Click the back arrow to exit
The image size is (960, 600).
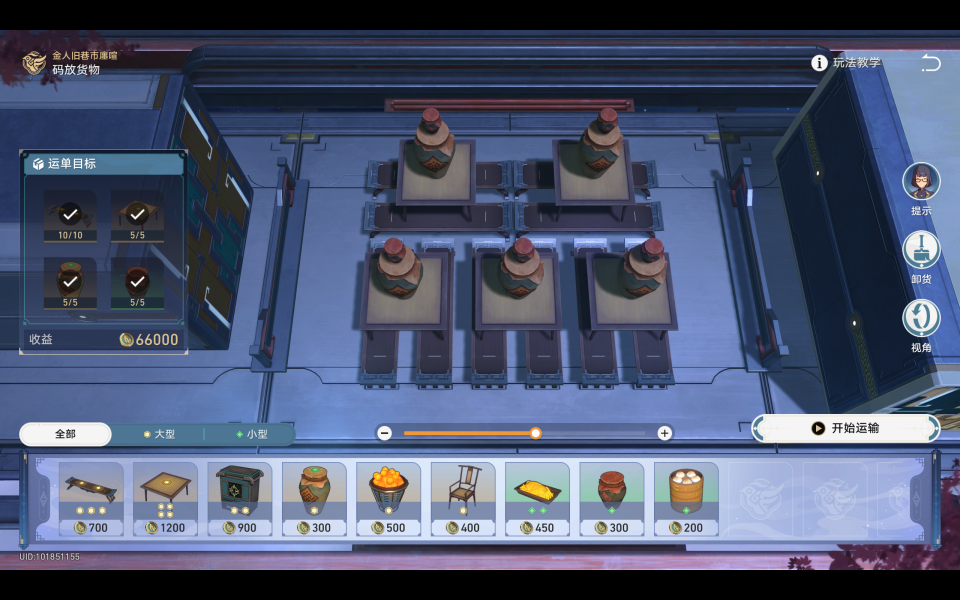[x=930, y=63]
